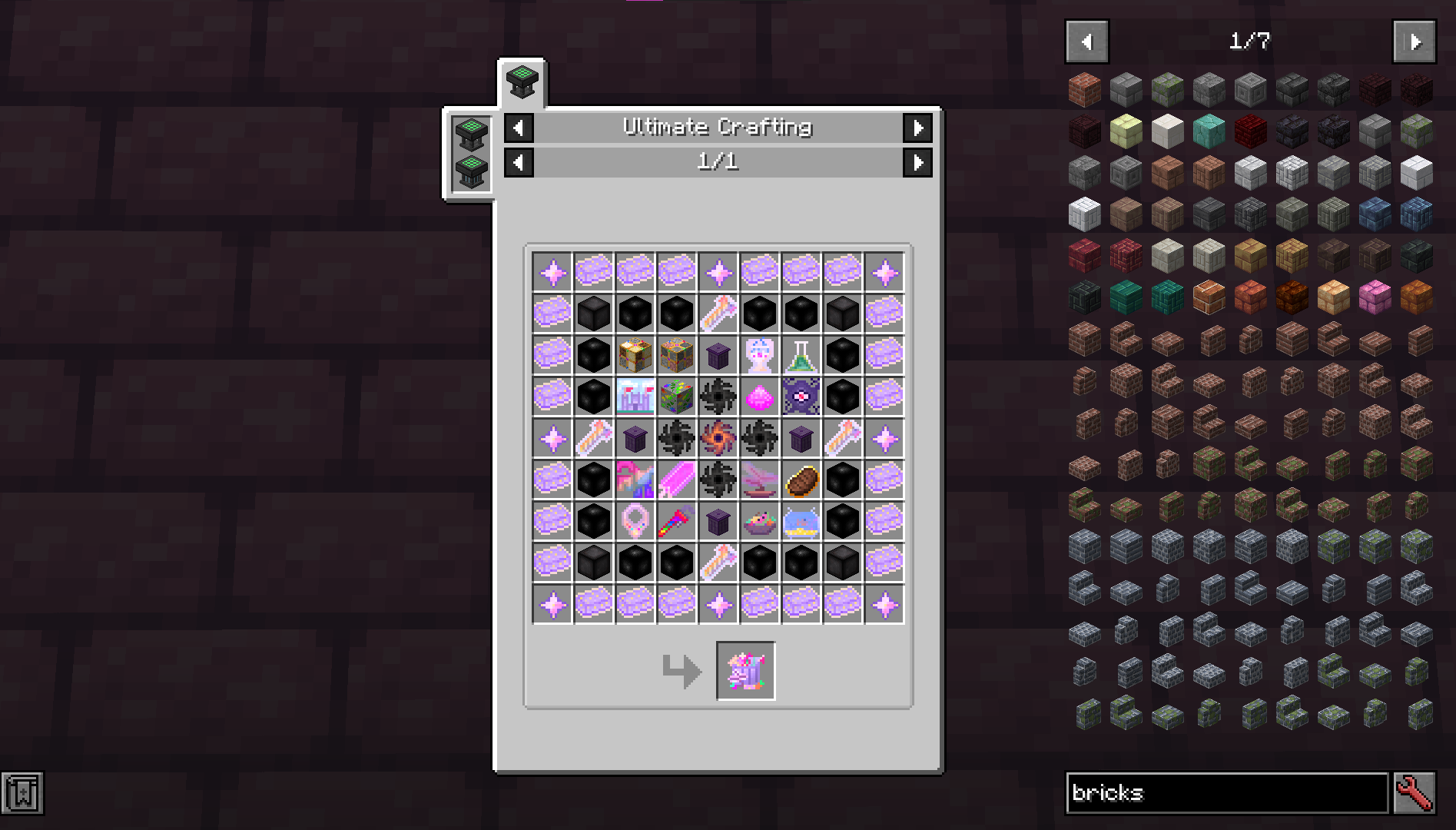Select the green potion flask ingredient
The width and height of the screenshot is (1456, 830).
coord(801,355)
